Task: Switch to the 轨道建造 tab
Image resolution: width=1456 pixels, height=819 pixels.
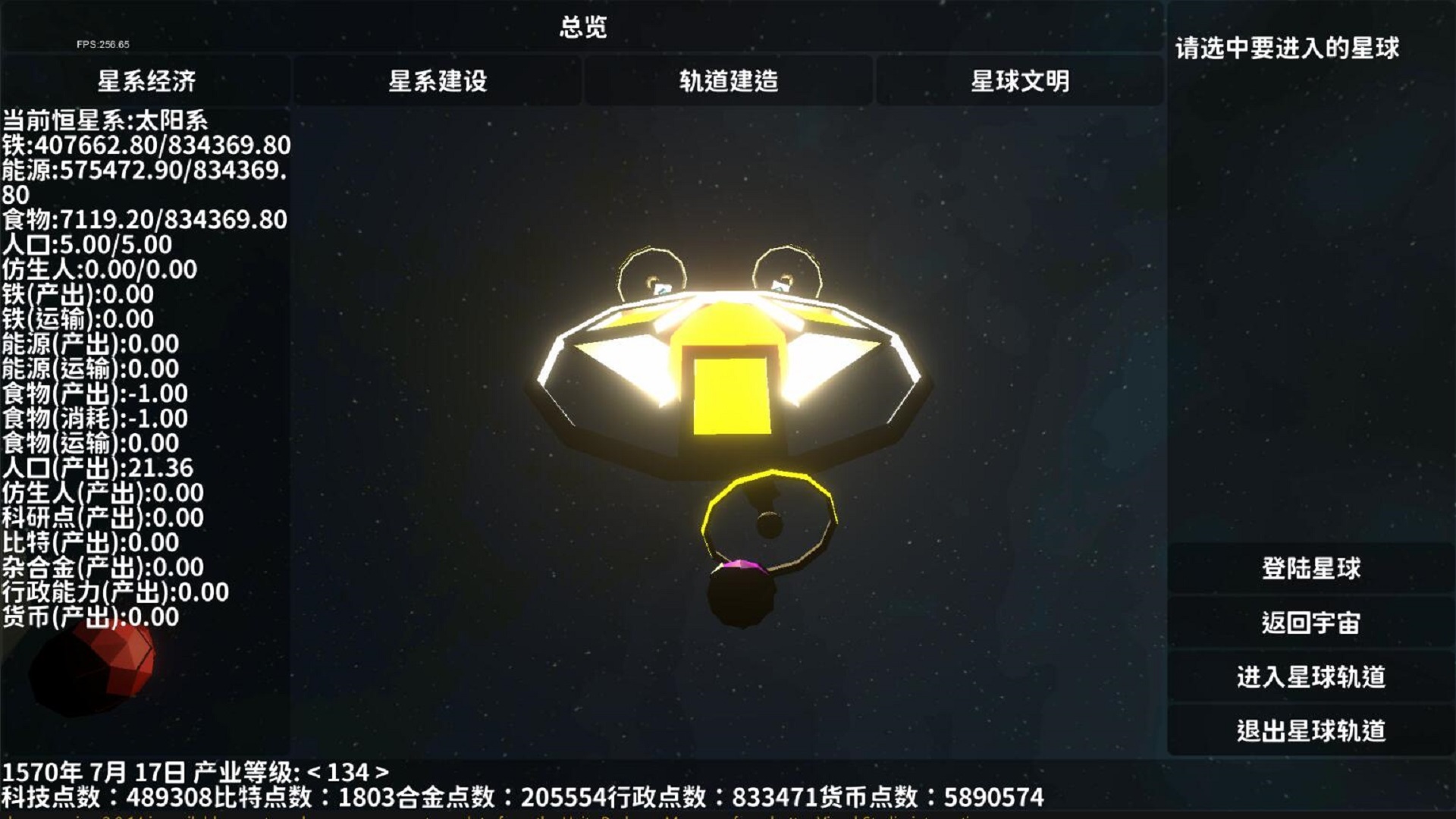Action: [728, 83]
